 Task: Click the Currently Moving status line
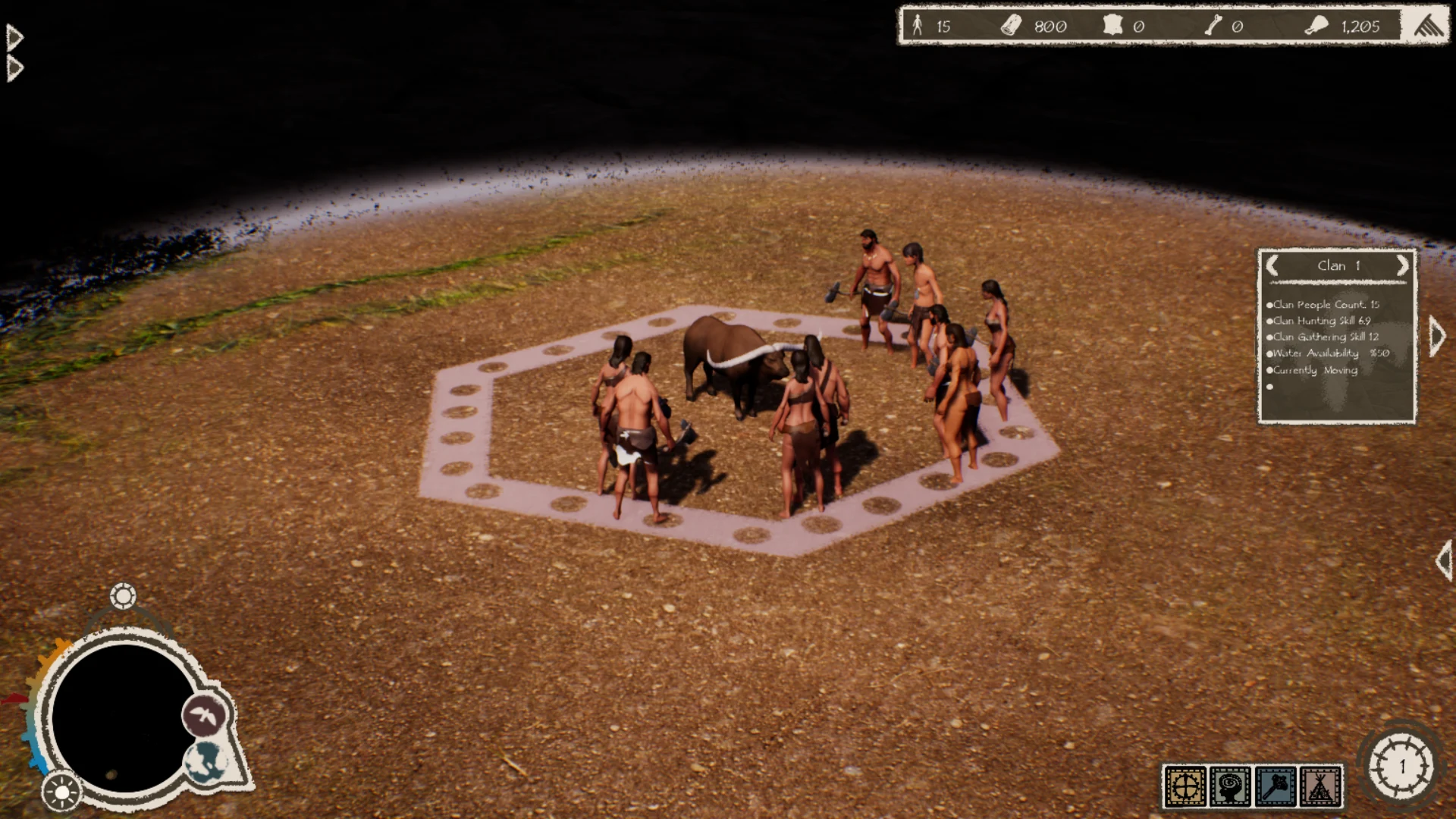pyautogui.click(x=1312, y=370)
